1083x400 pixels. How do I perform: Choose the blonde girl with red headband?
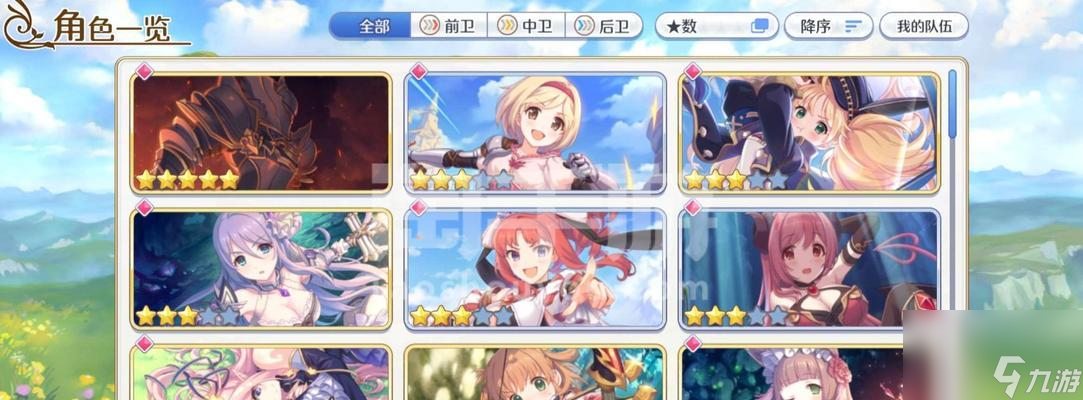(x=535, y=132)
